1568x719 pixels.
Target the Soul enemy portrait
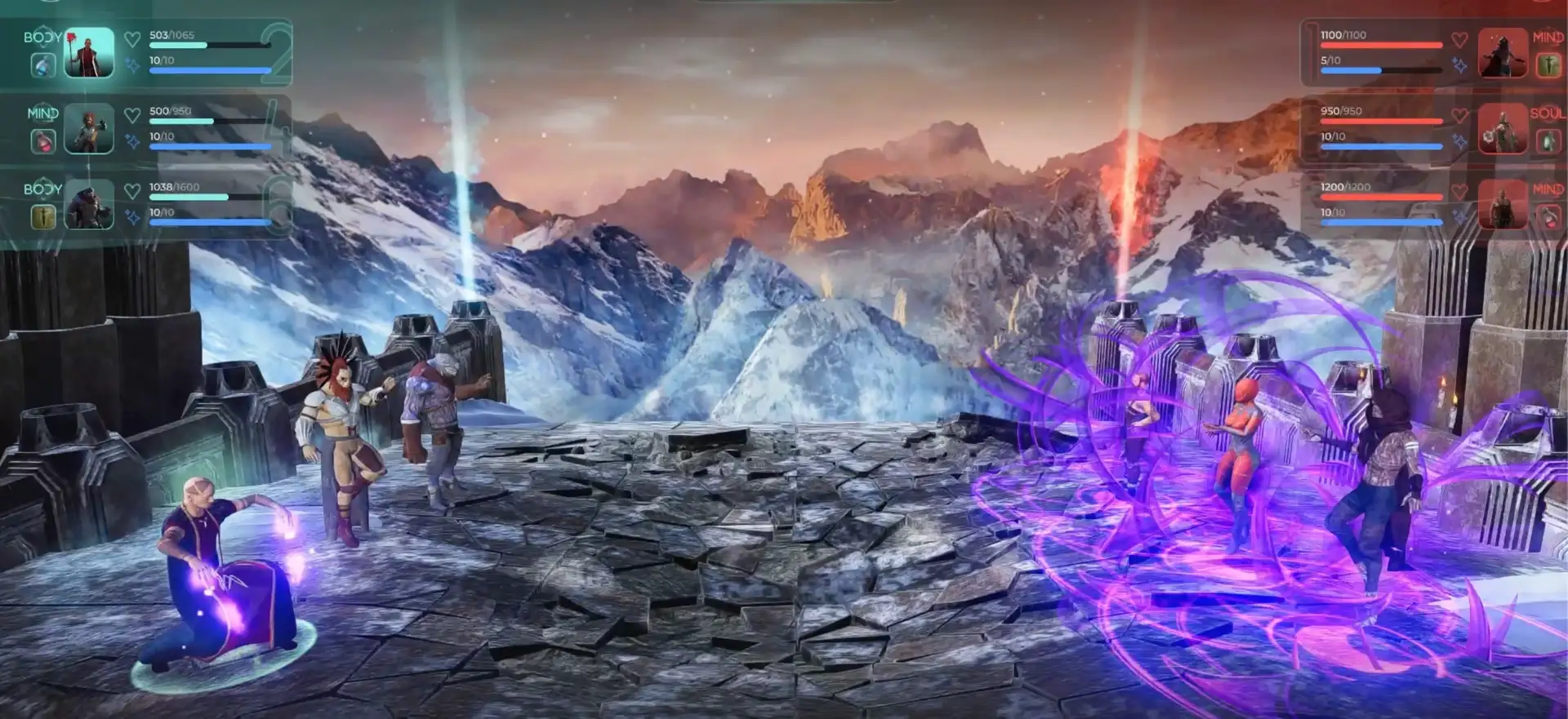tap(1503, 129)
